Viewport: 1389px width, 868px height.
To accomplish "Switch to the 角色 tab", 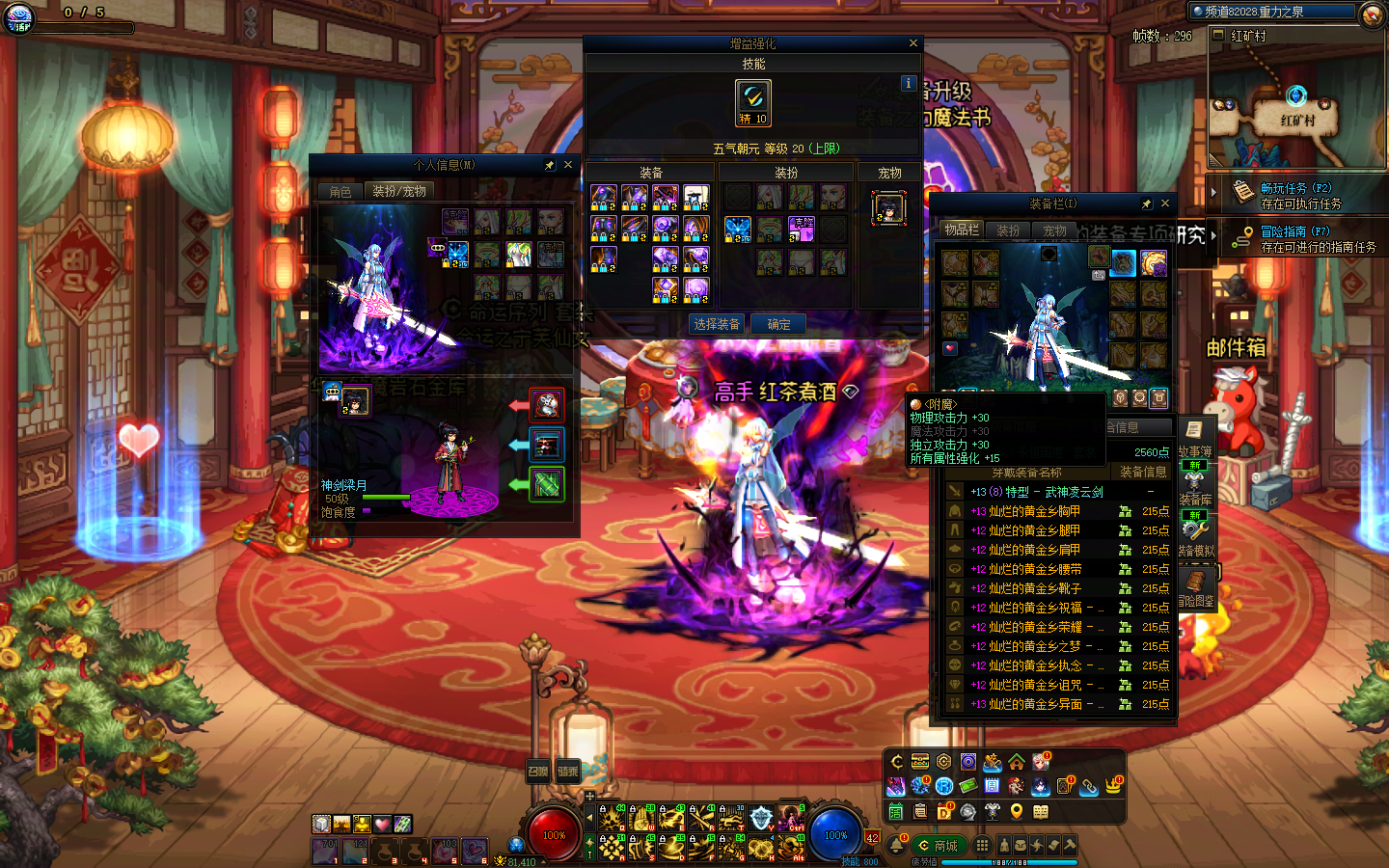I will (340, 192).
